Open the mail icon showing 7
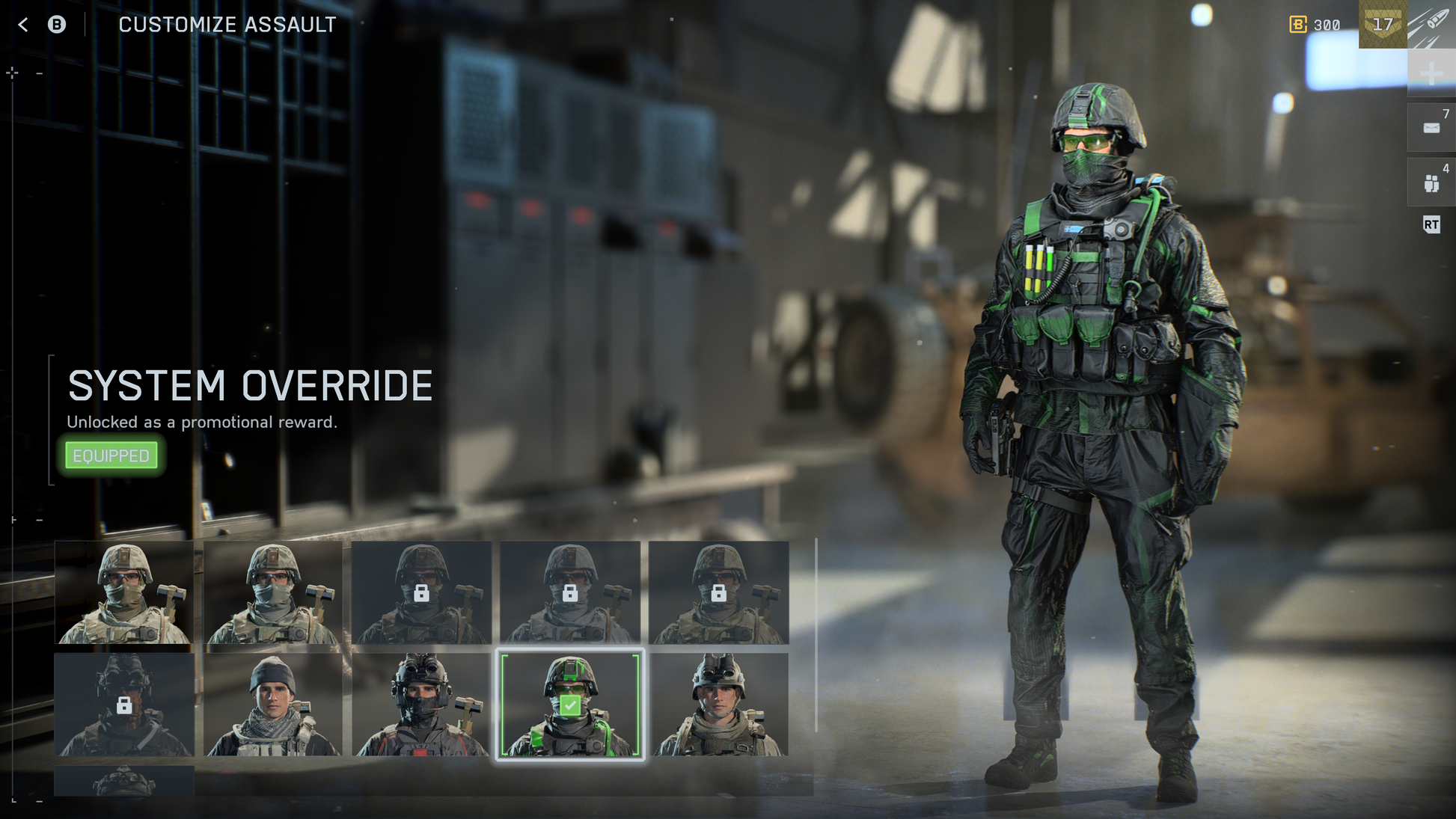The image size is (1456, 819). point(1431,128)
